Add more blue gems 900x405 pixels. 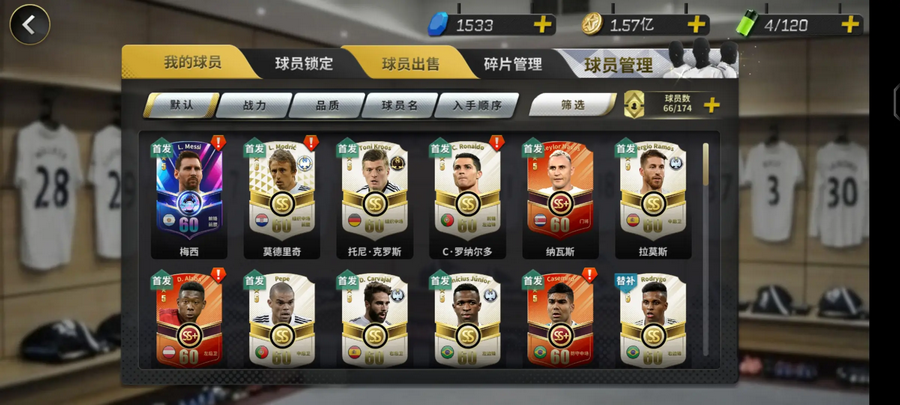coord(543,25)
